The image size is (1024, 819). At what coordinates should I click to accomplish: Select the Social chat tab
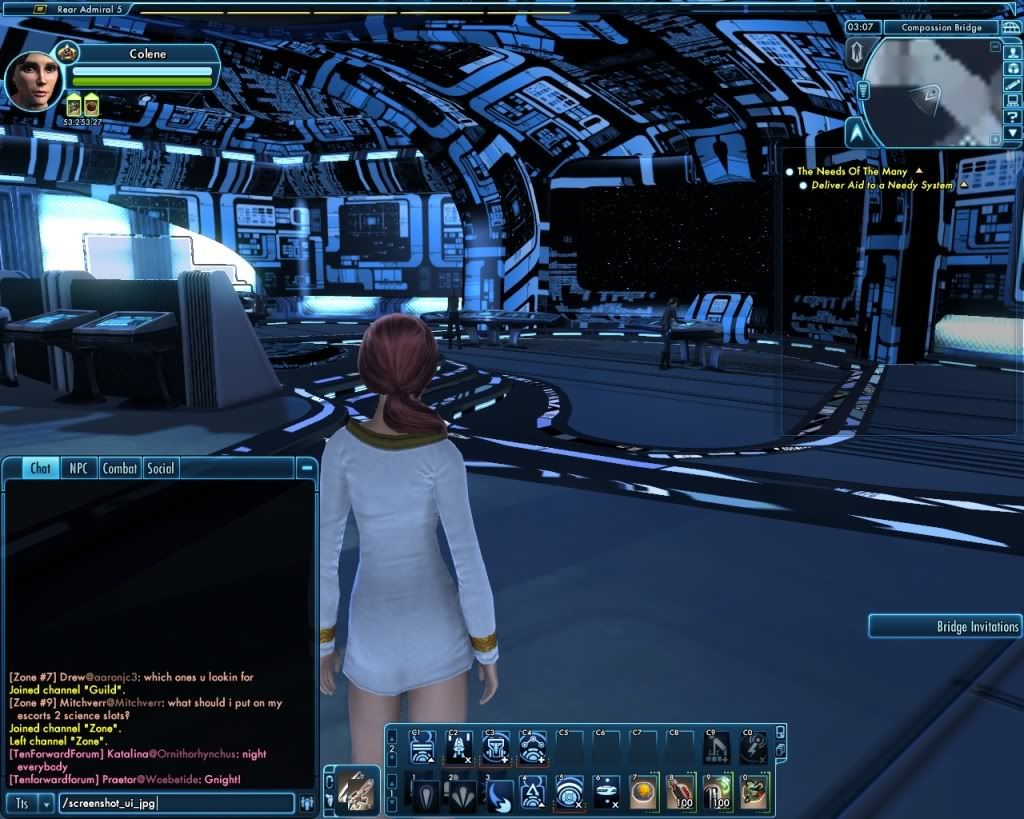click(x=160, y=468)
